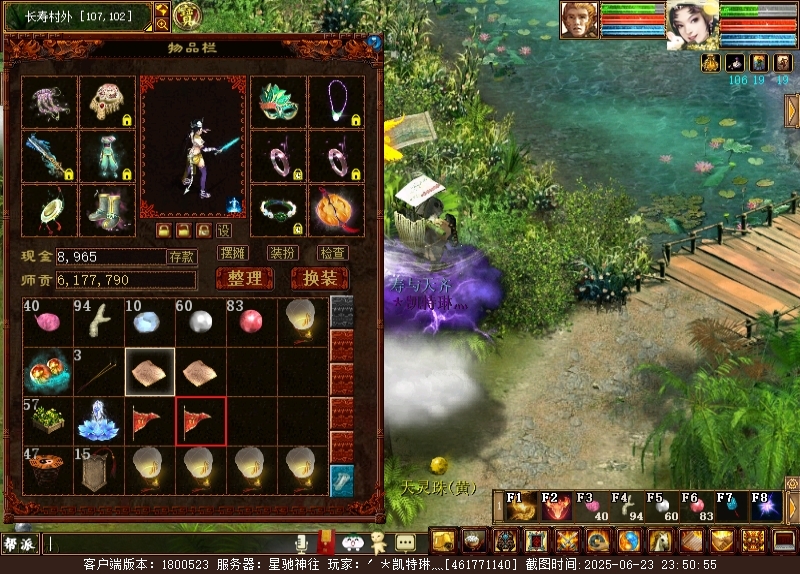Open the 存款 deposit option

coord(181,257)
